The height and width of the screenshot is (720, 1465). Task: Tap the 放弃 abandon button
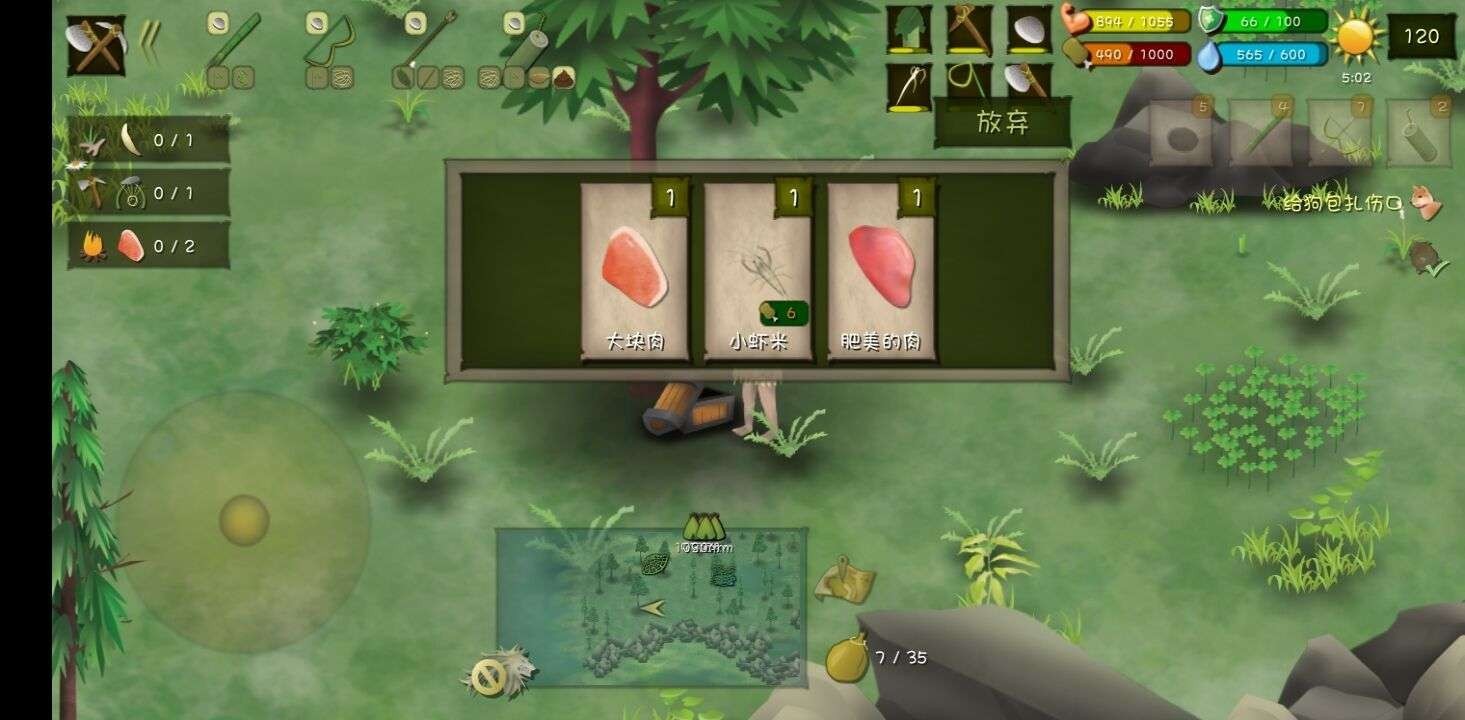1002,123
